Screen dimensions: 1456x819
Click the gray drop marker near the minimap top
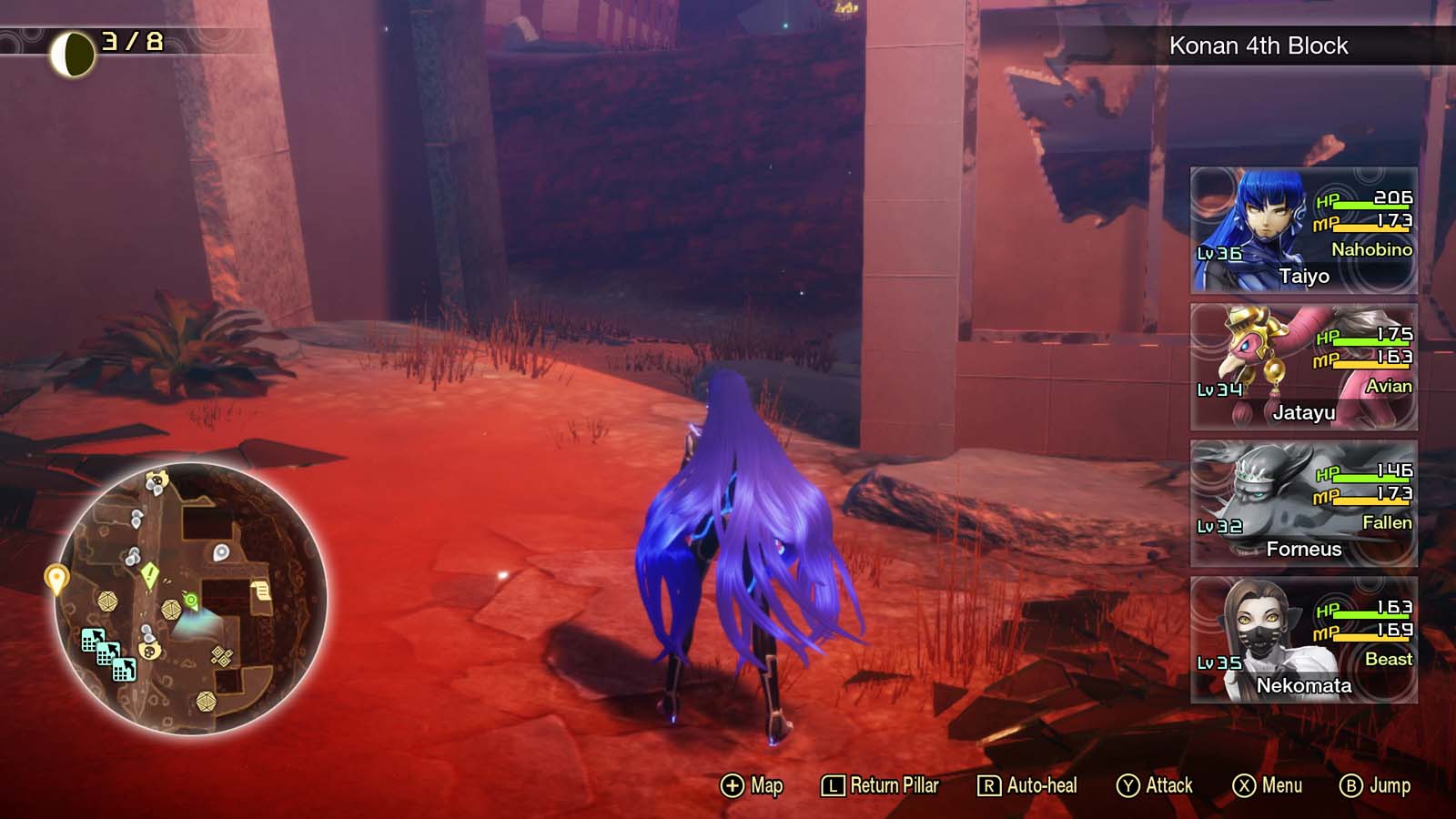pyautogui.click(x=219, y=552)
